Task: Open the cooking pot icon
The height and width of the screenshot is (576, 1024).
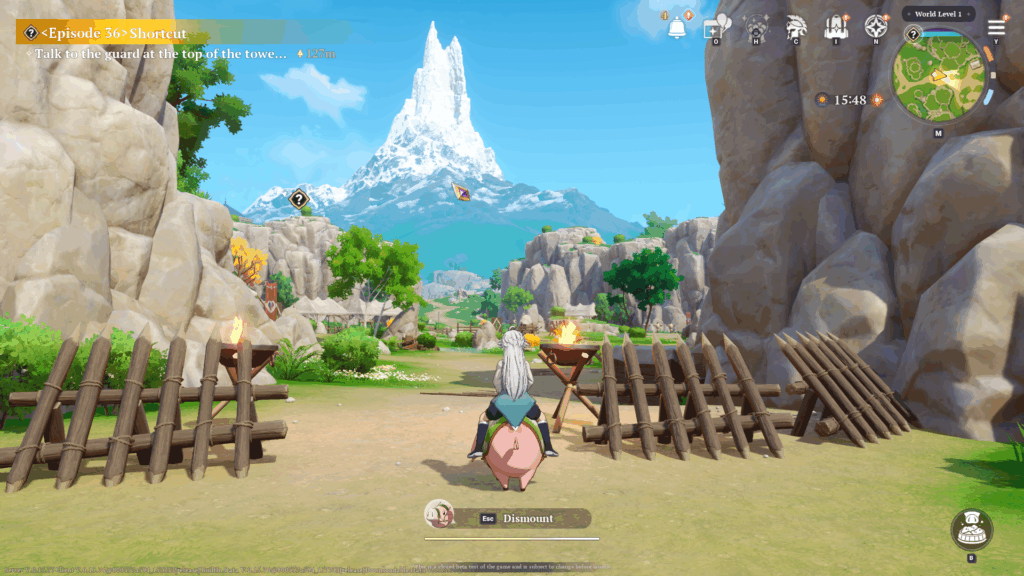Action: tap(971, 529)
